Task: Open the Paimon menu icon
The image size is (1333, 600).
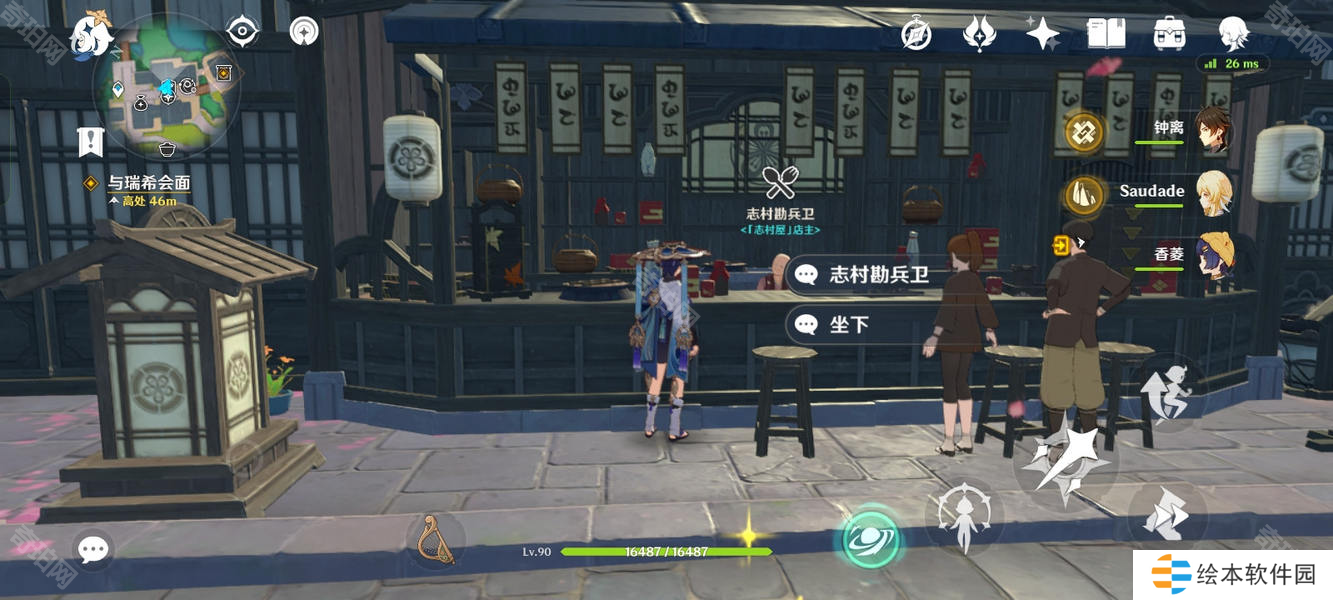Action: pyautogui.click(x=89, y=35)
